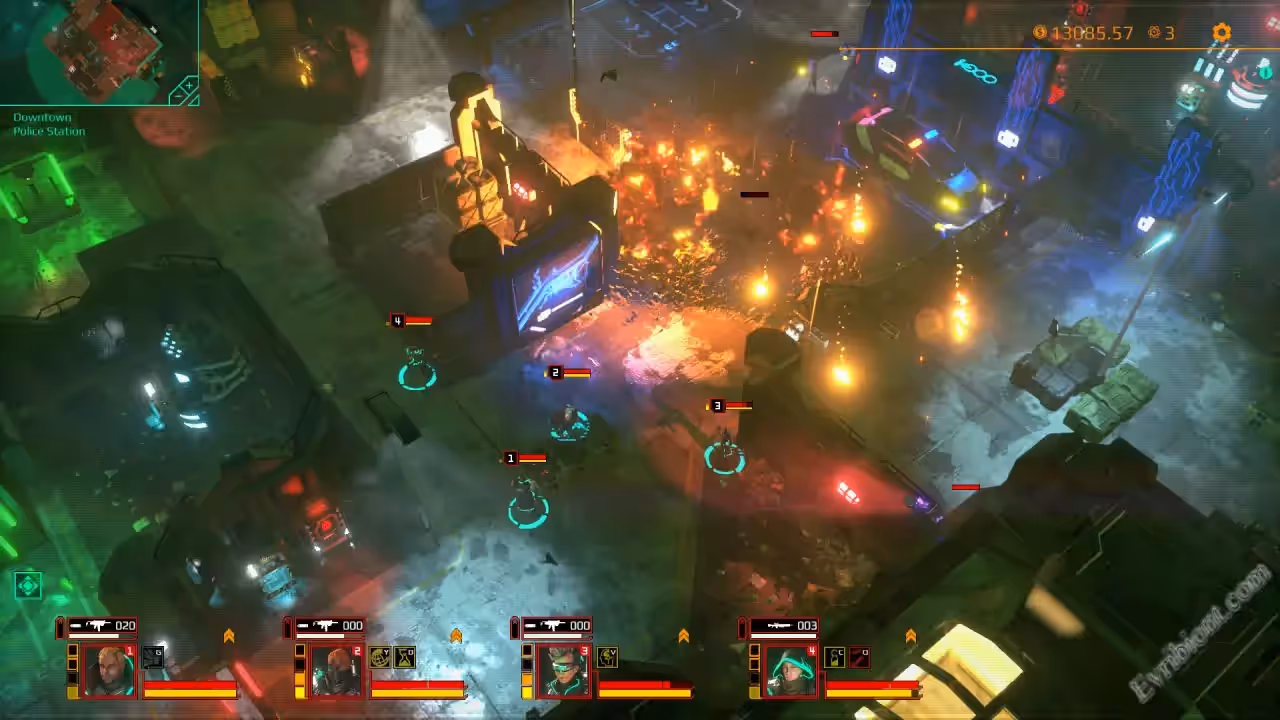The height and width of the screenshot is (720, 1280).
Task: Click agent 4's orange rank-up chevron
Action: point(911,636)
